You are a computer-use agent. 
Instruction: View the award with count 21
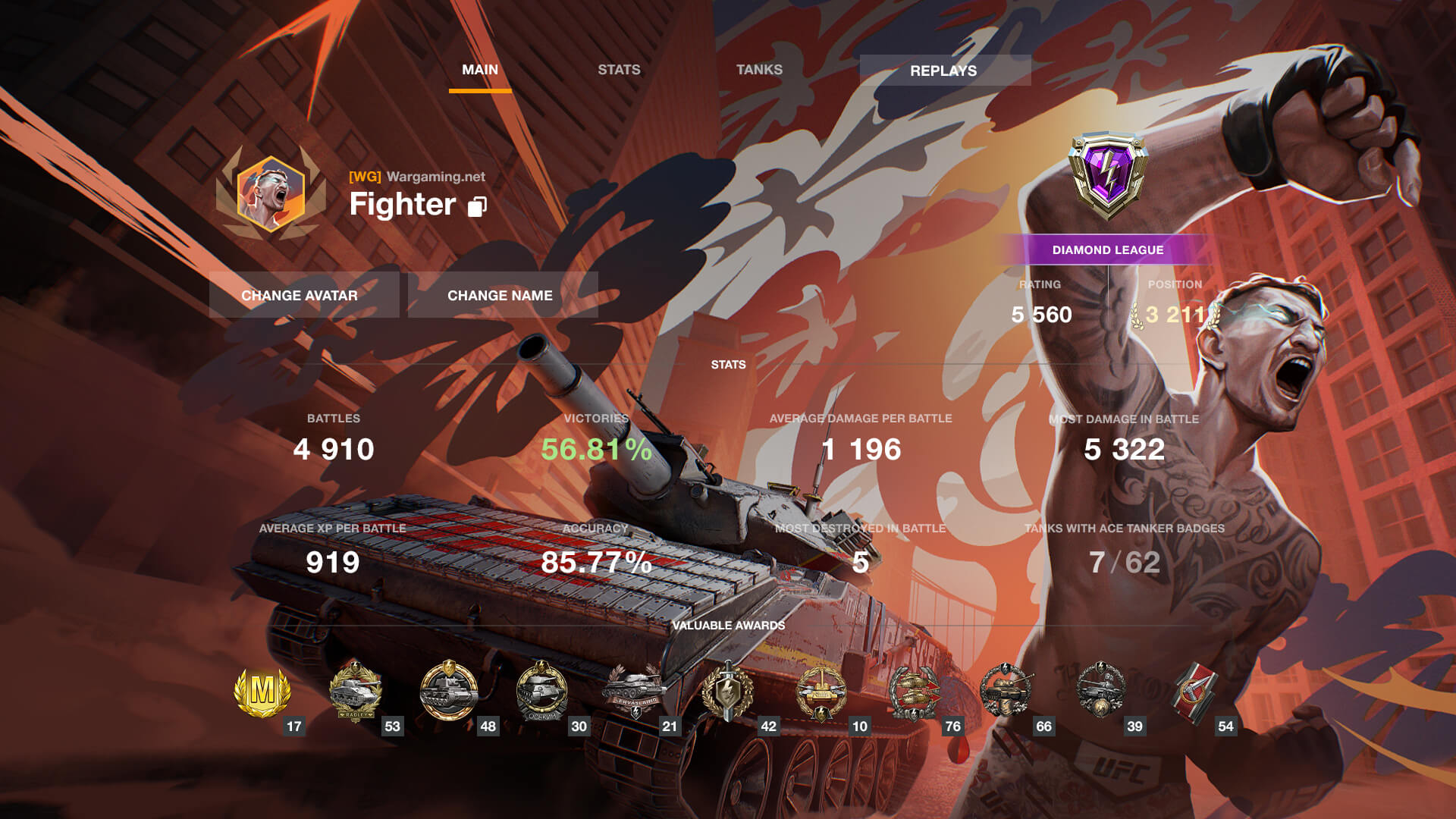[634, 692]
